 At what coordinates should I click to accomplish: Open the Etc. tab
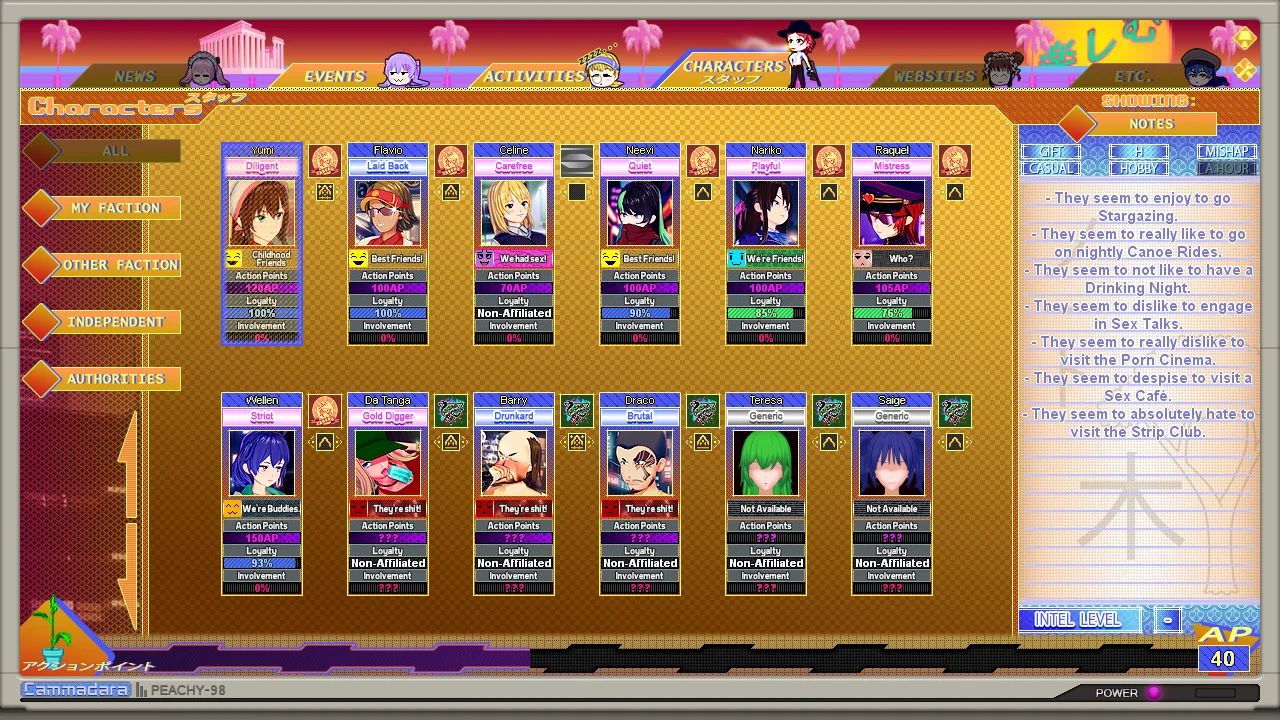(1133, 76)
